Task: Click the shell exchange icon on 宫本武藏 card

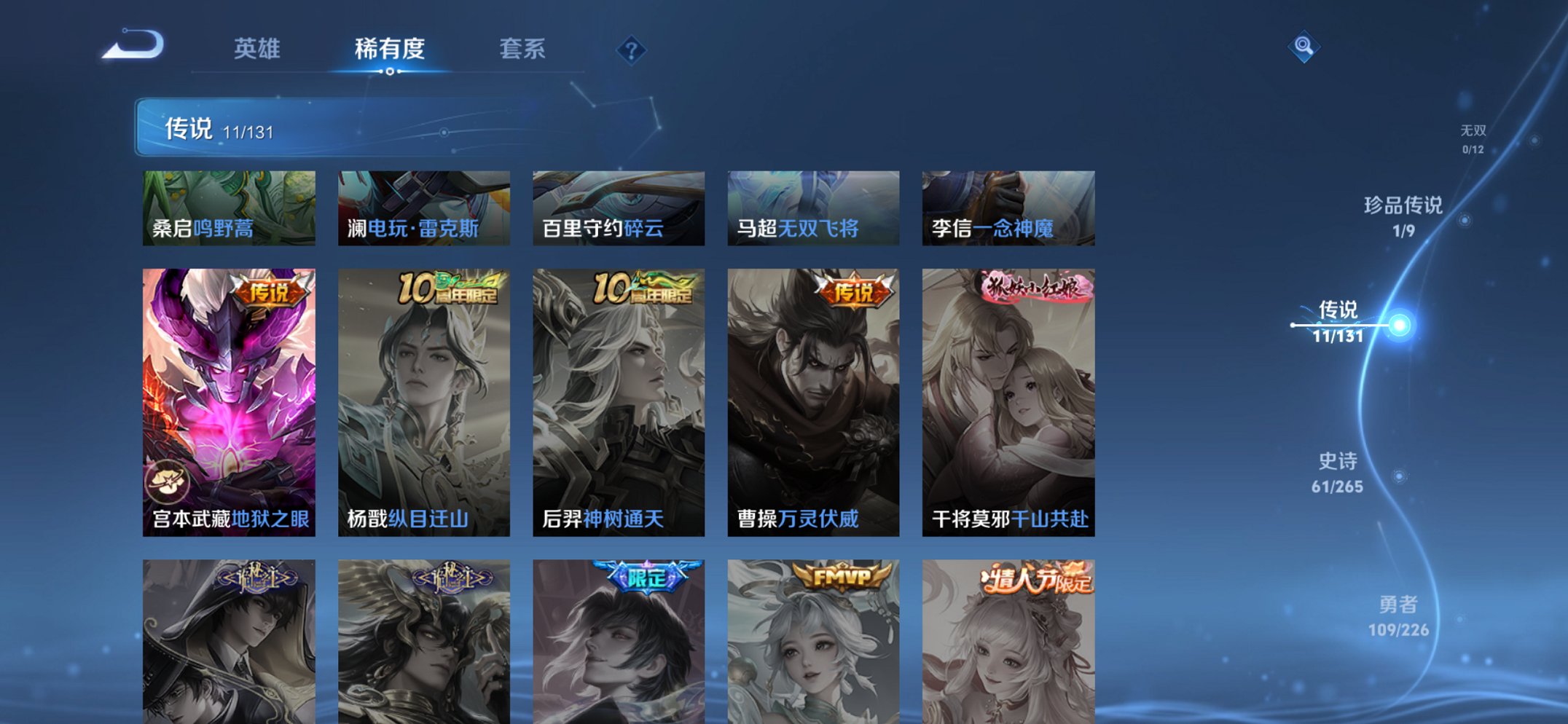Action: pos(168,480)
